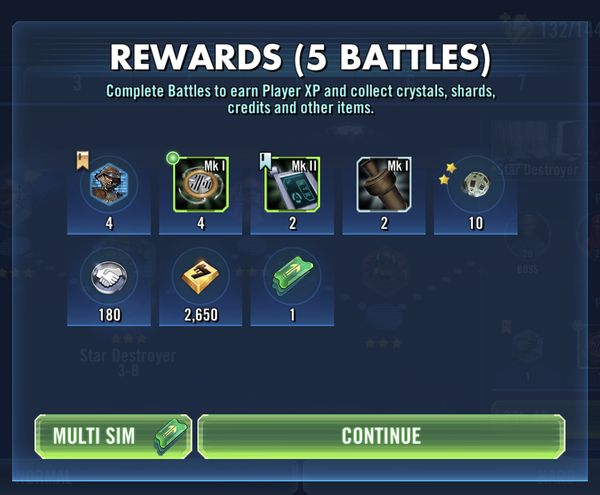Select the character shard reward with 4
Viewport: 600px width, 495px height.
(109, 185)
